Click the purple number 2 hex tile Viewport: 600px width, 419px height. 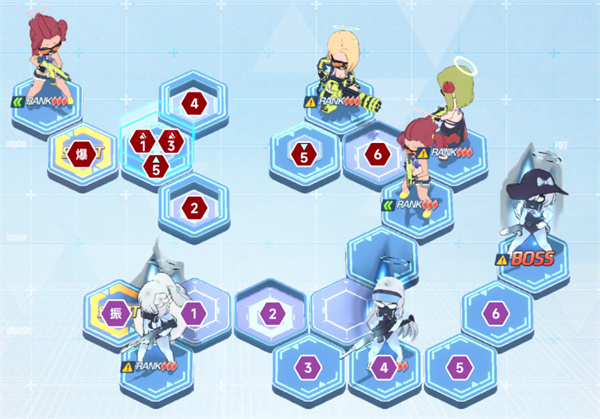[x=271, y=313]
